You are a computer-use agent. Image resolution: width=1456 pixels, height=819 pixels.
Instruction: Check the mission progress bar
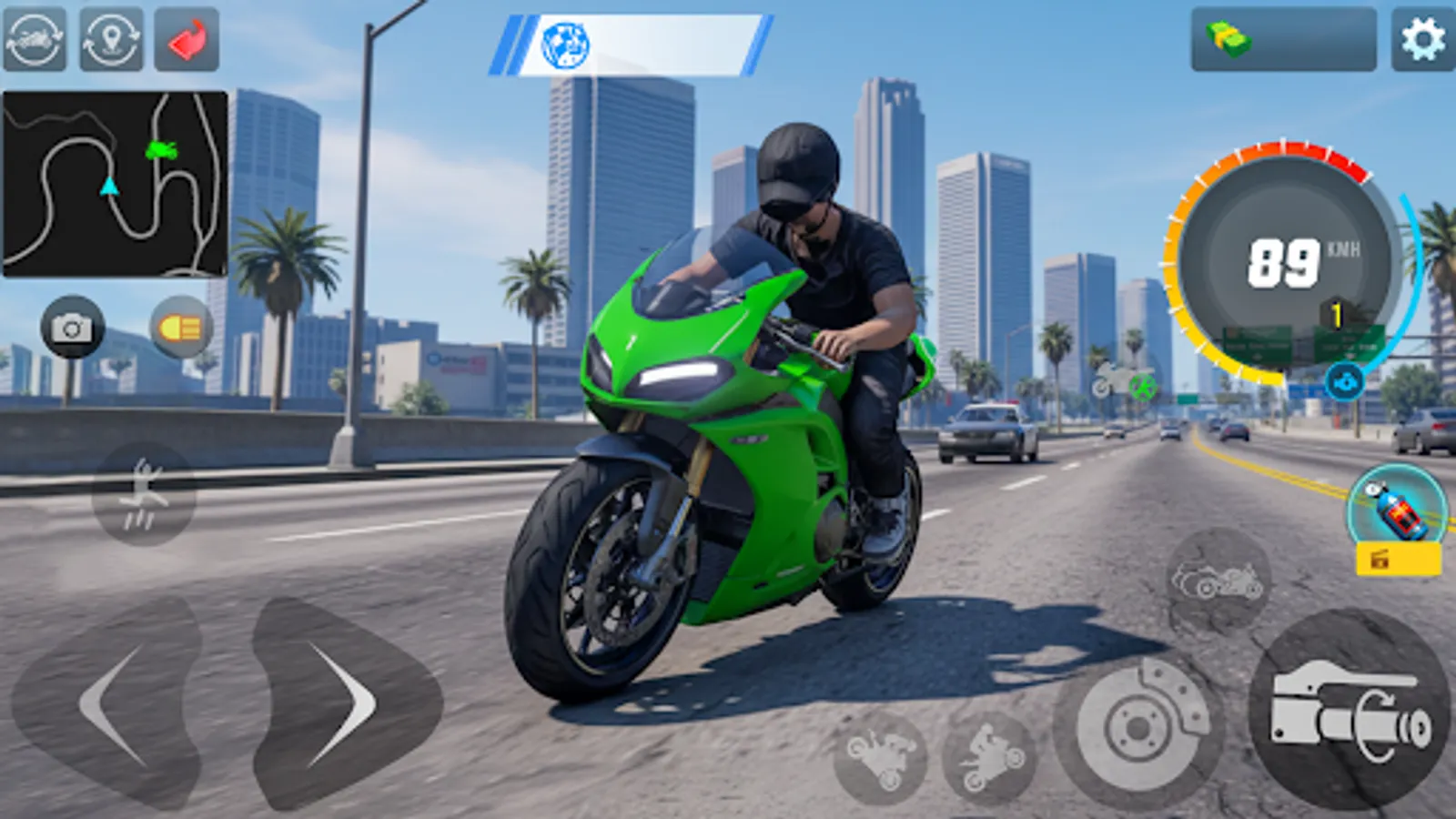click(x=637, y=45)
